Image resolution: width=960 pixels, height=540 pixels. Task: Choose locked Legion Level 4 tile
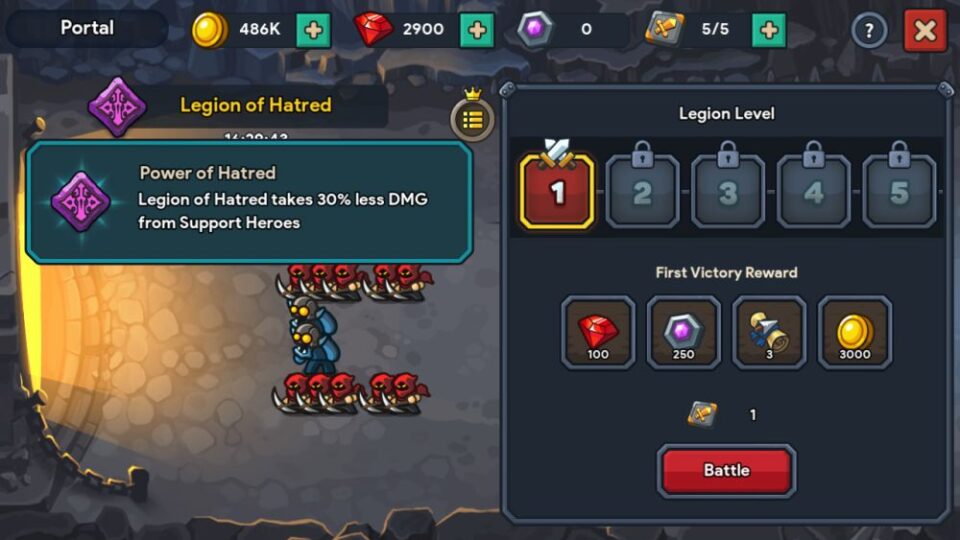tap(813, 190)
